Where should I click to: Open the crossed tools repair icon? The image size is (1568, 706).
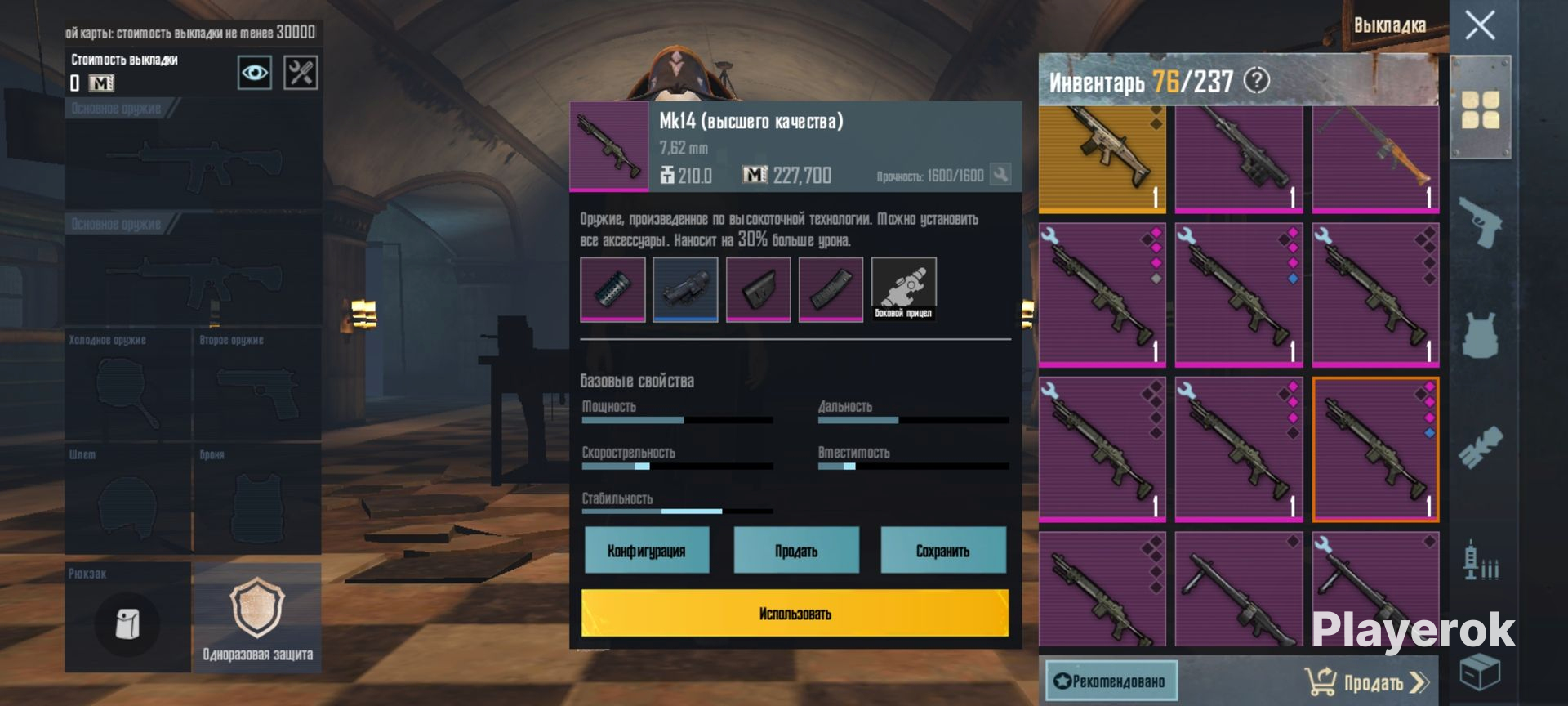pos(301,73)
